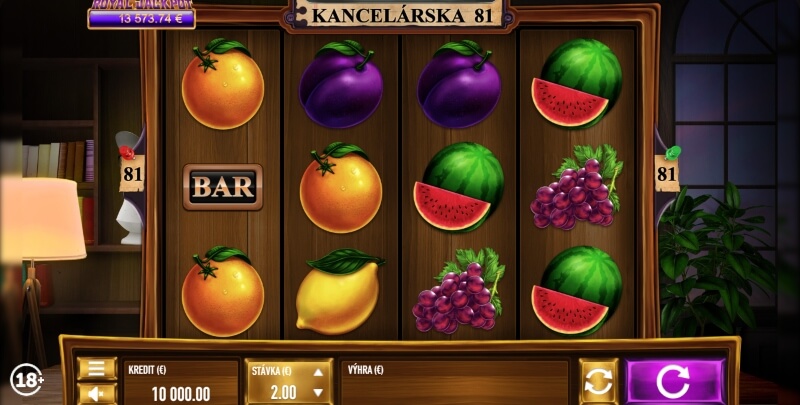Increase the Stávka bet amount

pyautogui.click(x=318, y=371)
